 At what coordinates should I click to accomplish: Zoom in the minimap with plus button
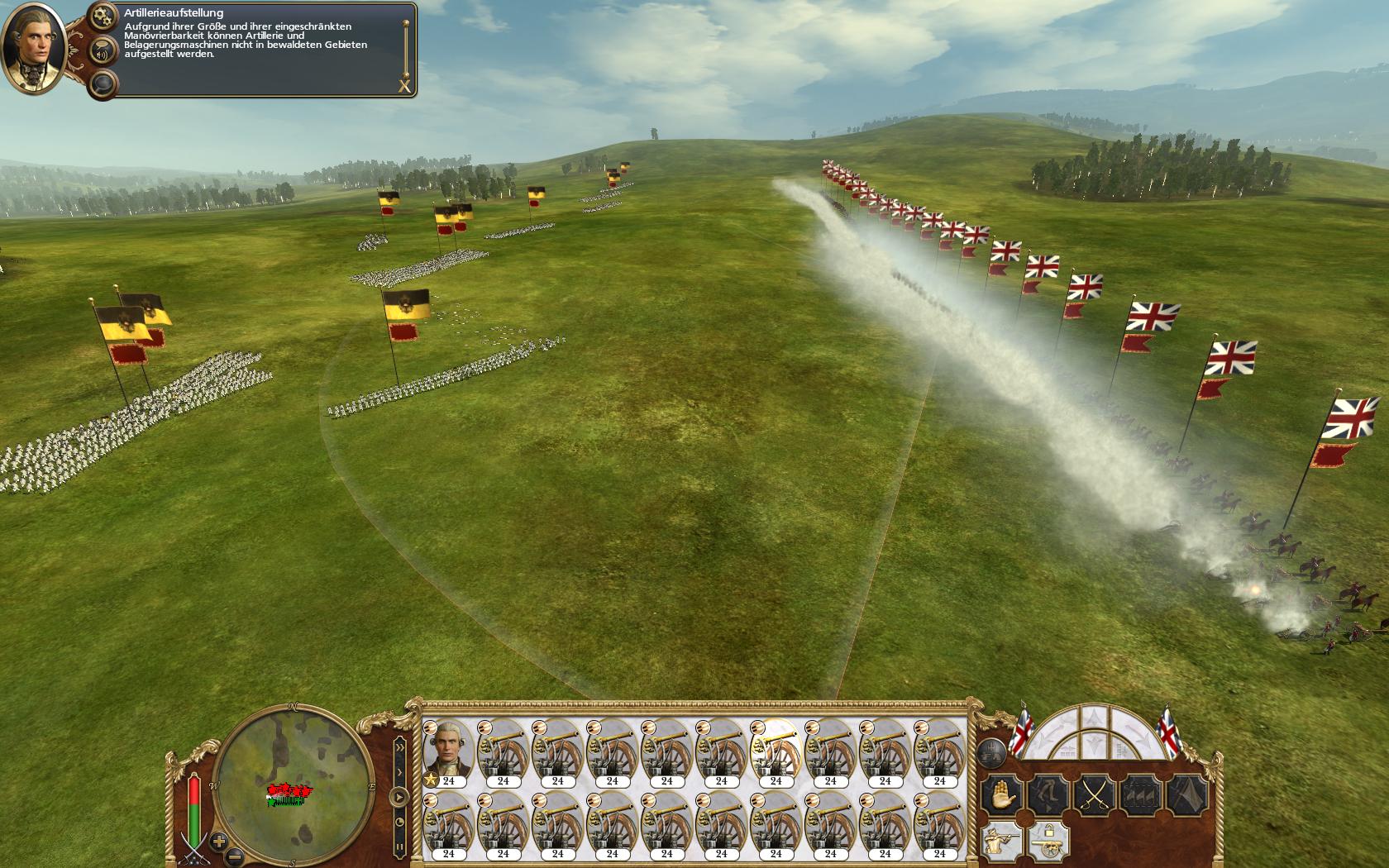[x=218, y=842]
